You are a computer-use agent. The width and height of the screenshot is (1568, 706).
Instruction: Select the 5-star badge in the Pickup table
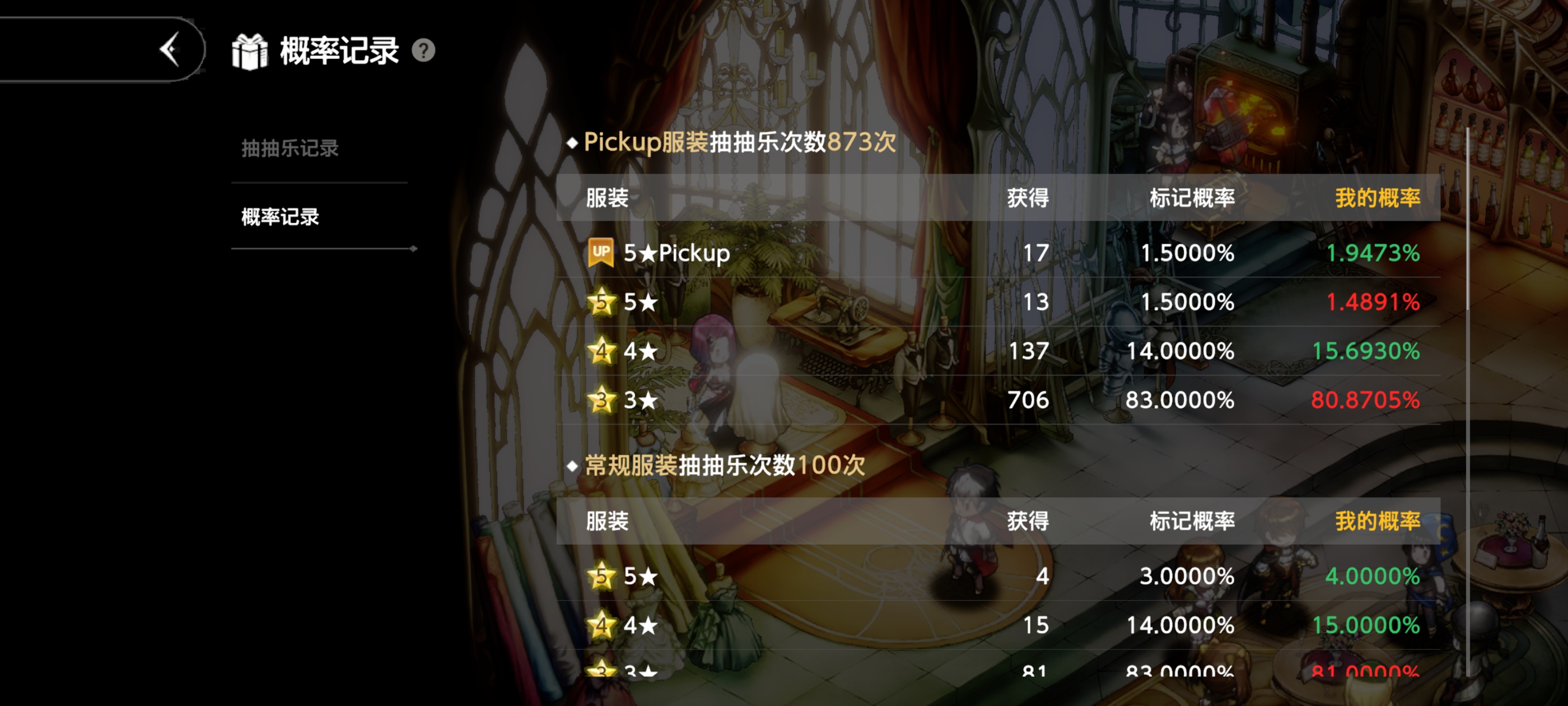click(x=601, y=302)
